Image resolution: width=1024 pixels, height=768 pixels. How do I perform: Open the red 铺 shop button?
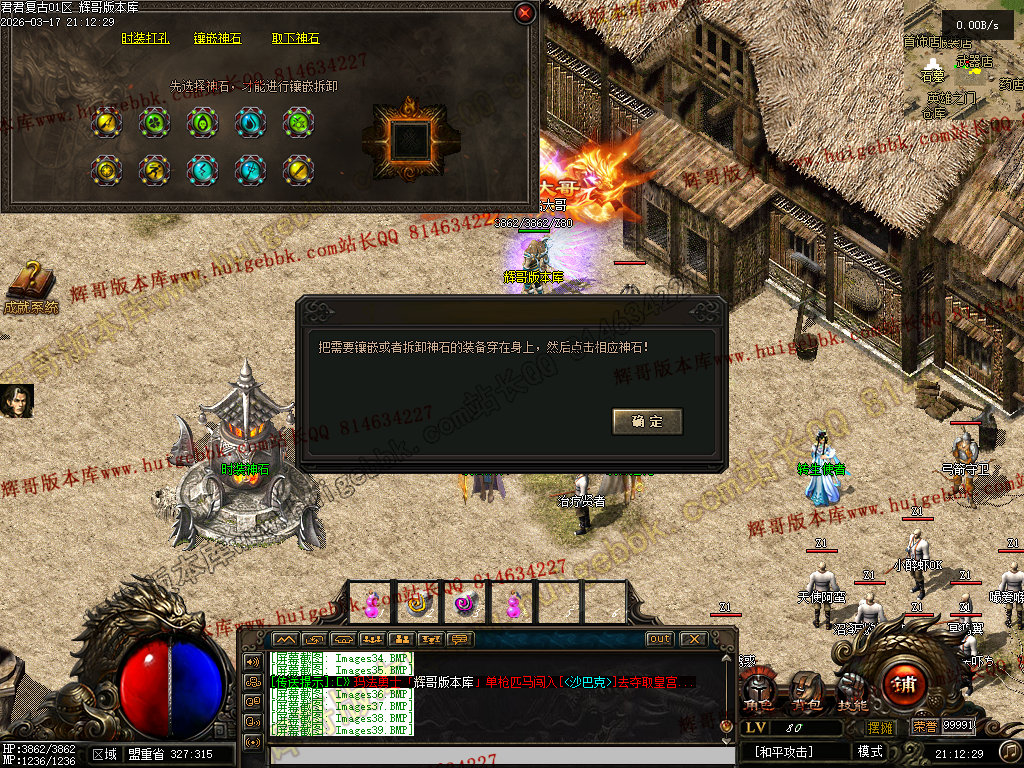(x=903, y=686)
